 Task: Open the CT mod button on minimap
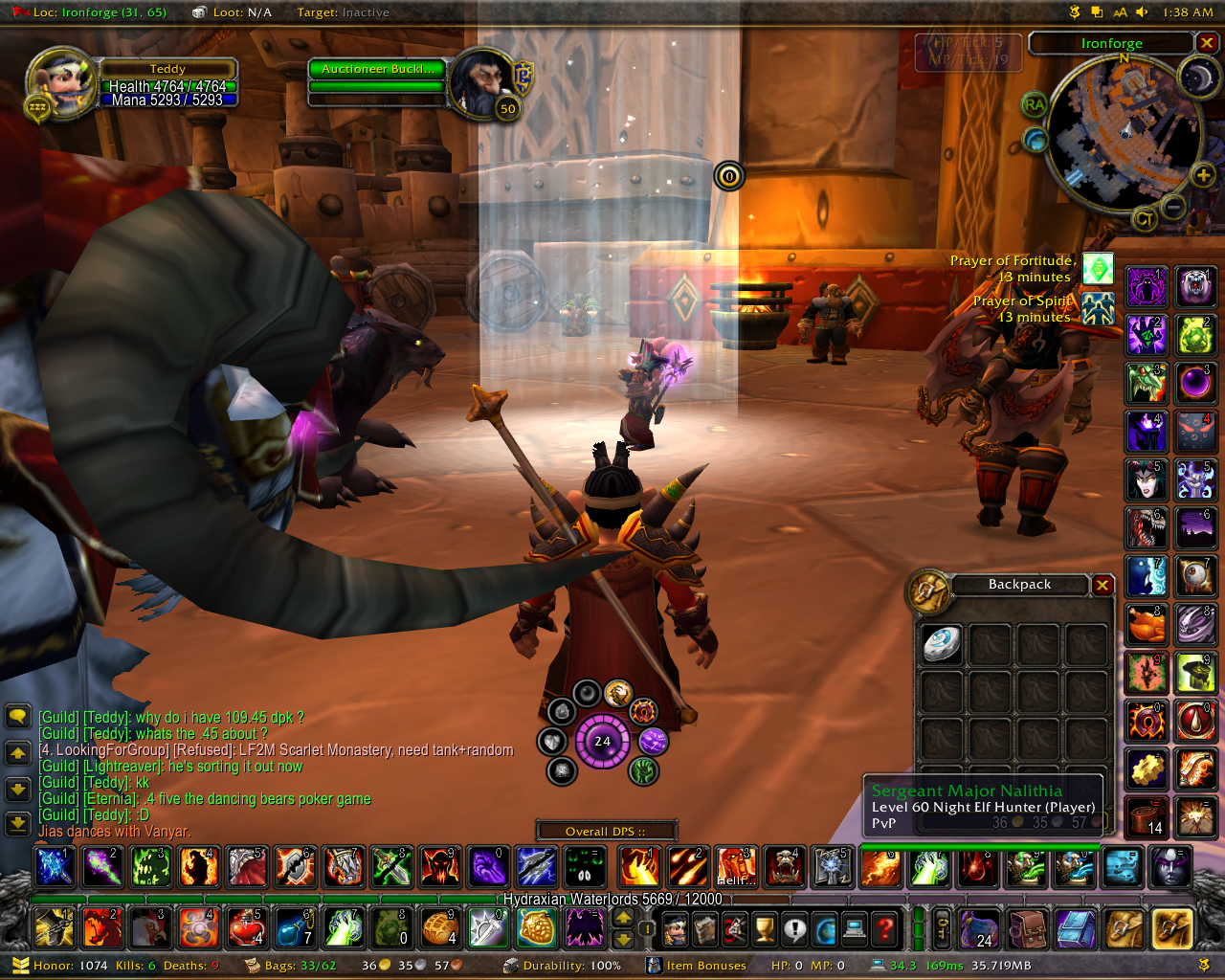[x=1144, y=220]
